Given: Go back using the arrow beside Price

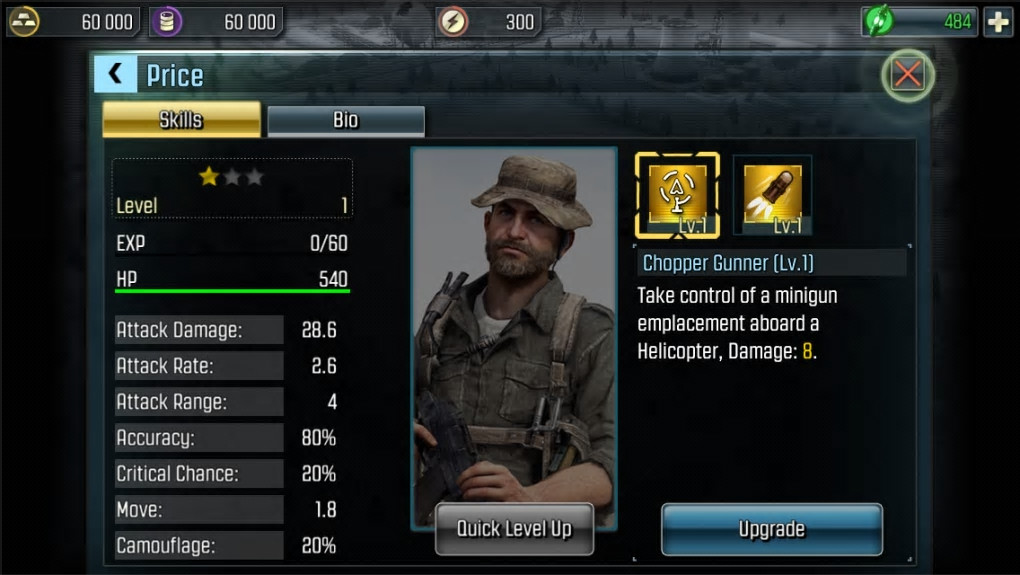Looking at the screenshot, I should tap(115, 74).
